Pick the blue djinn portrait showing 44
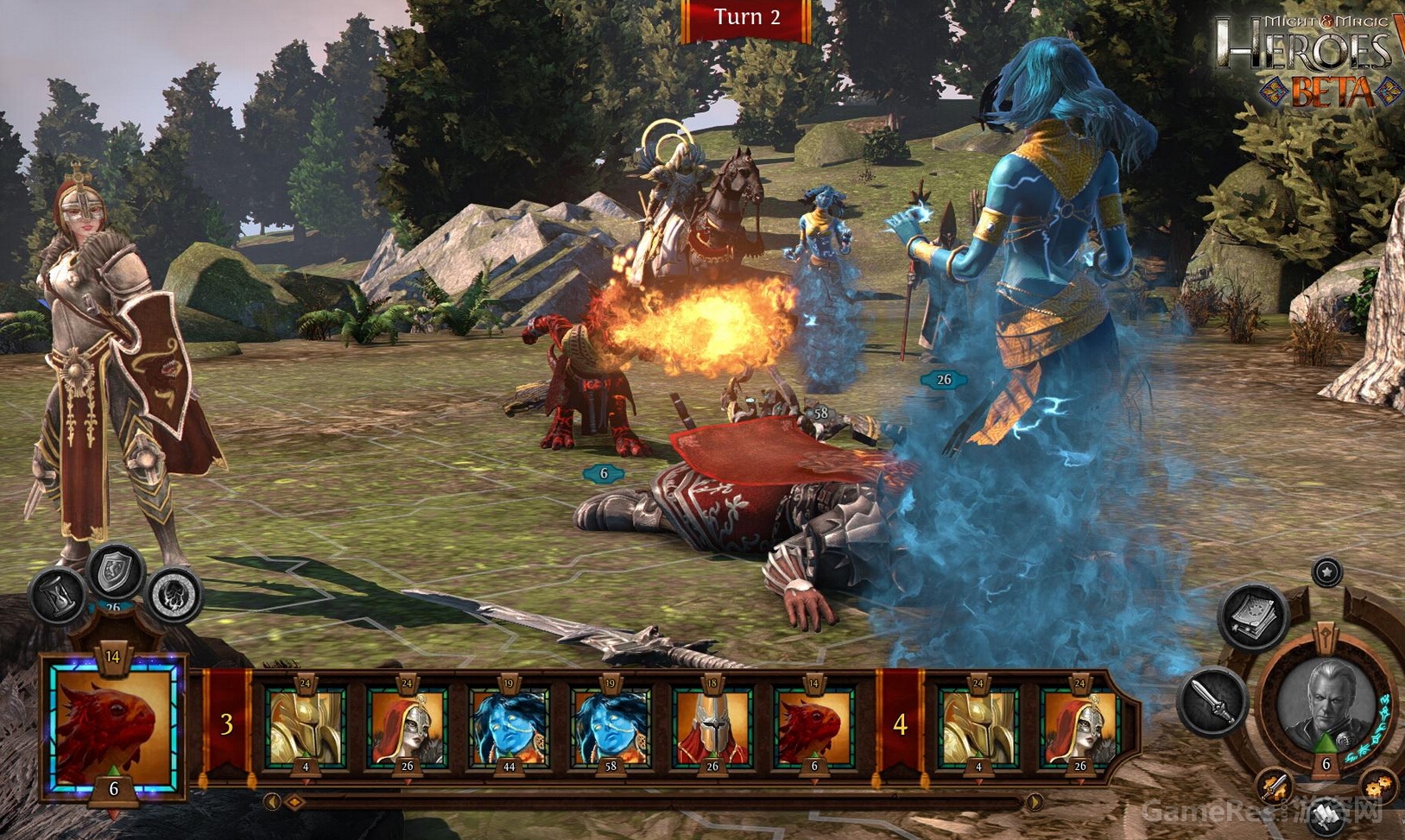Screen dimensions: 1405x840 point(509,727)
